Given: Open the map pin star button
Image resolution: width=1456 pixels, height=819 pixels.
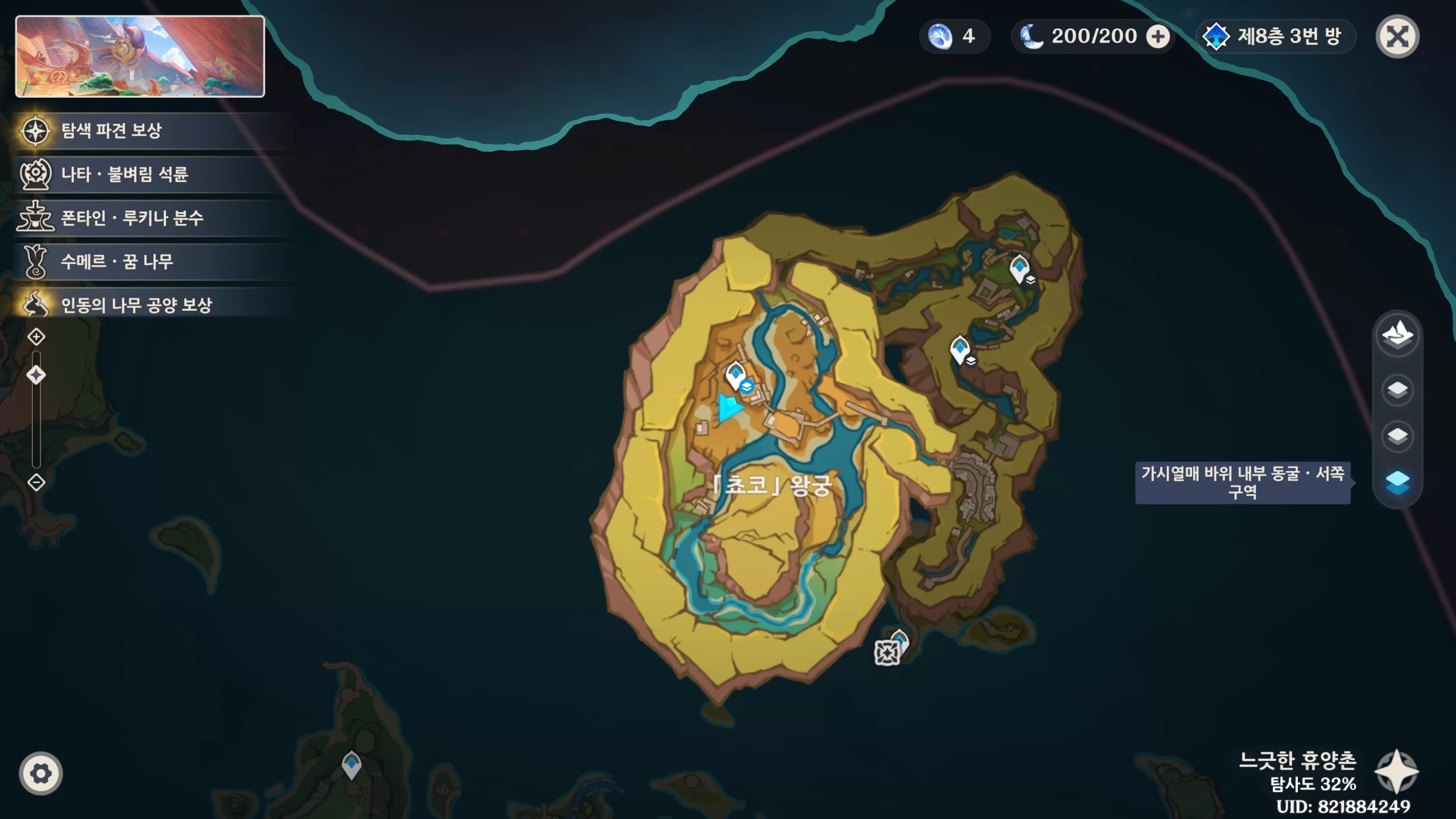Looking at the screenshot, I should pyautogui.click(x=1396, y=771).
